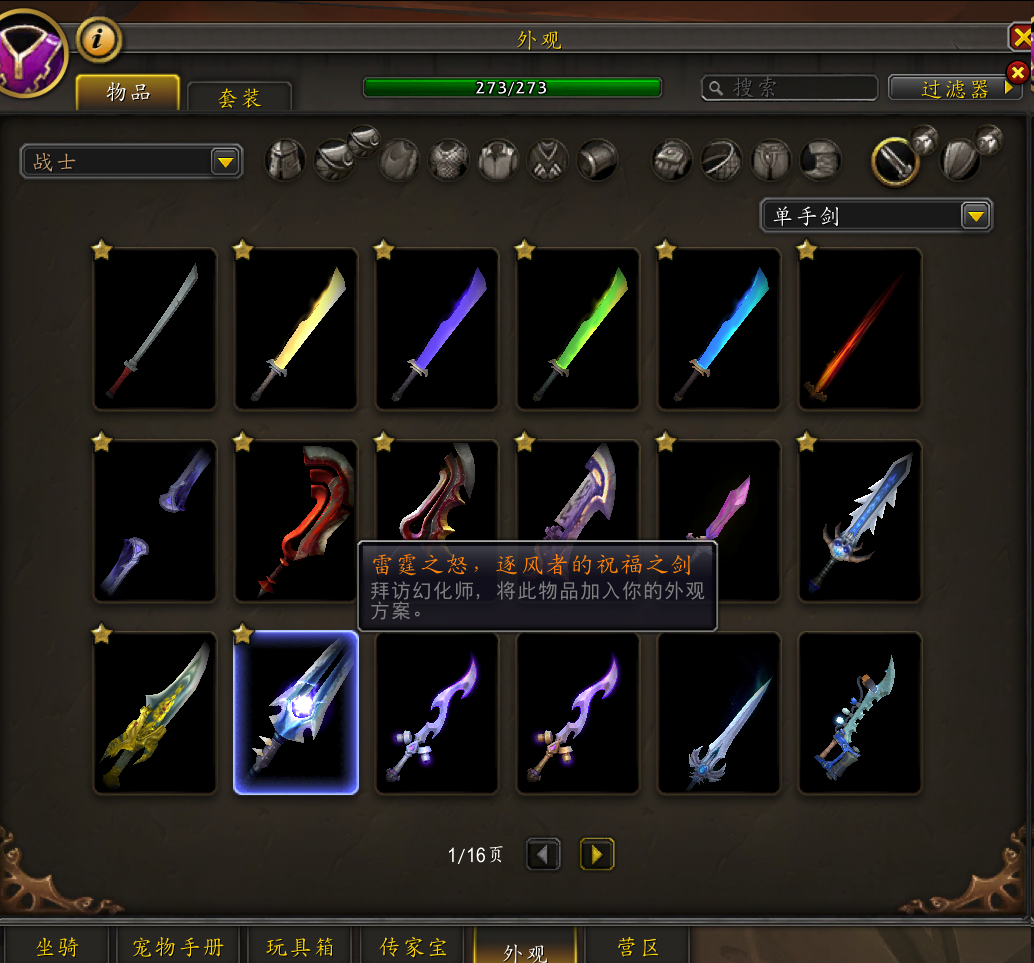Show the 传家宝 (Heirlooms) tab

pos(414,946)
